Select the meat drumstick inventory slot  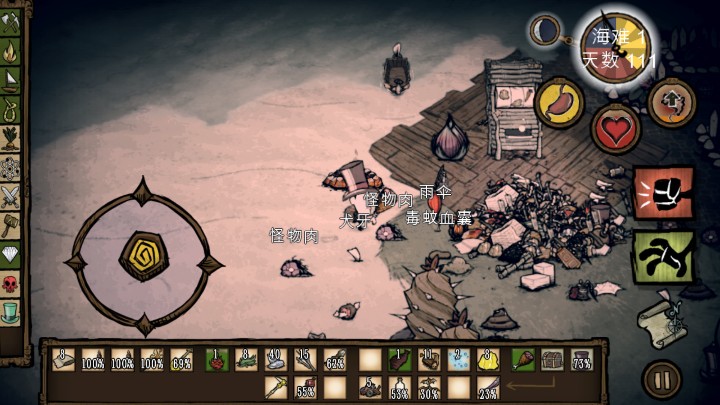pyautogui.click(x=521, y=359)
